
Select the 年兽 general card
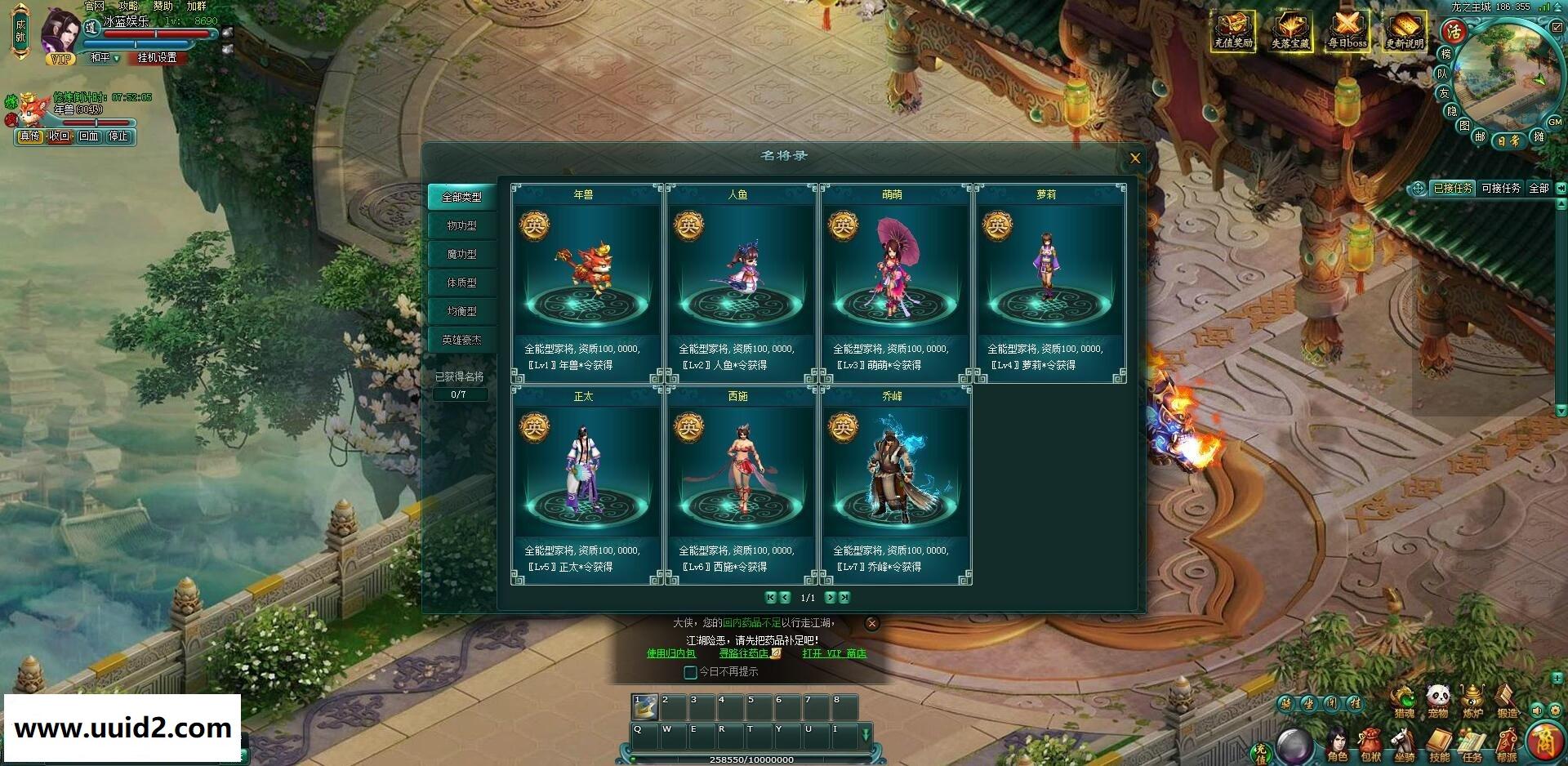point(583,283)
